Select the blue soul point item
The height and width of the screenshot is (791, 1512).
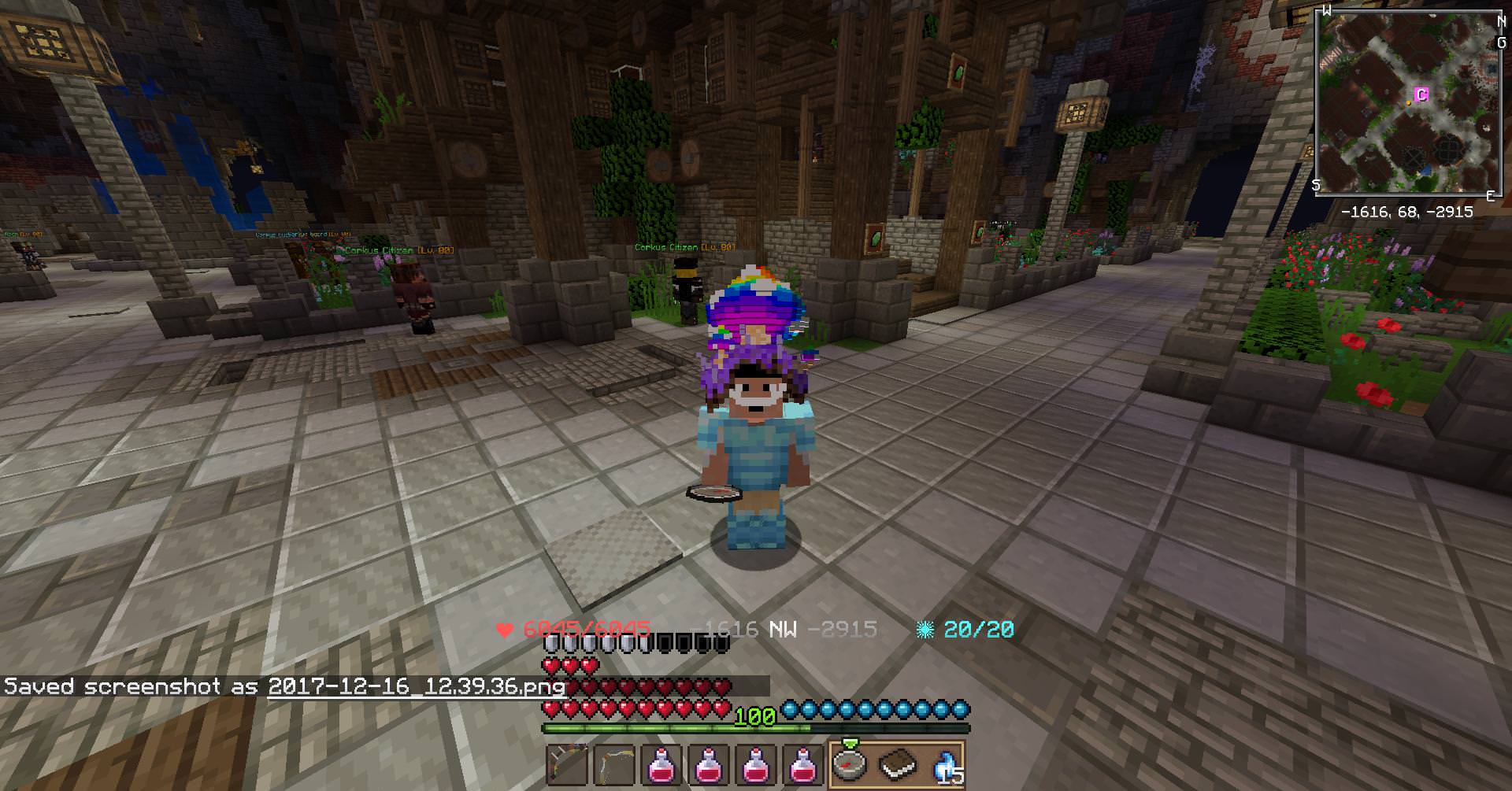pyautogui.click(x=944, y=764)
